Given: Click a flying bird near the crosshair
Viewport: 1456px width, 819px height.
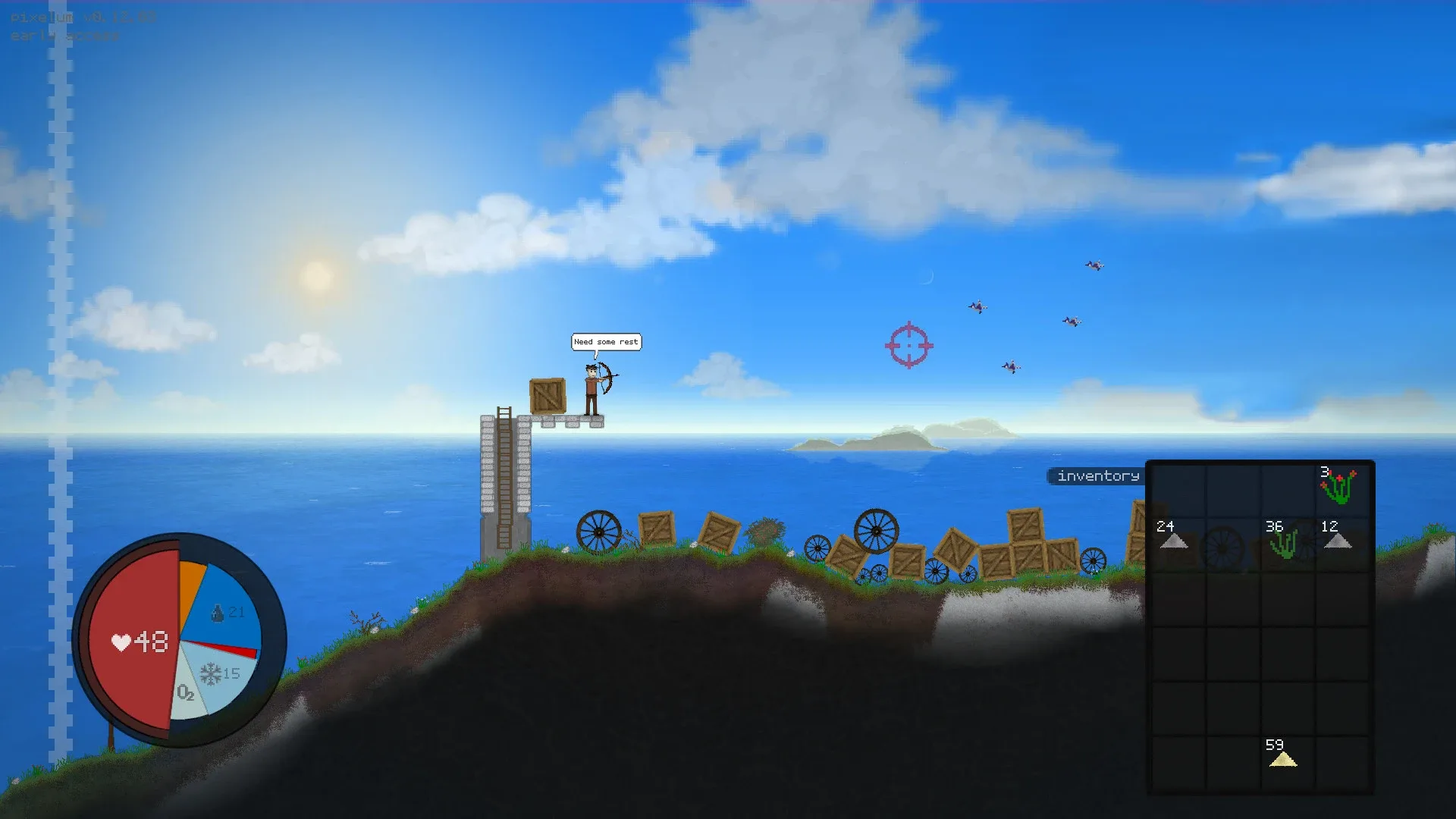Looking at the screenshot, I should tap(978, 306).
